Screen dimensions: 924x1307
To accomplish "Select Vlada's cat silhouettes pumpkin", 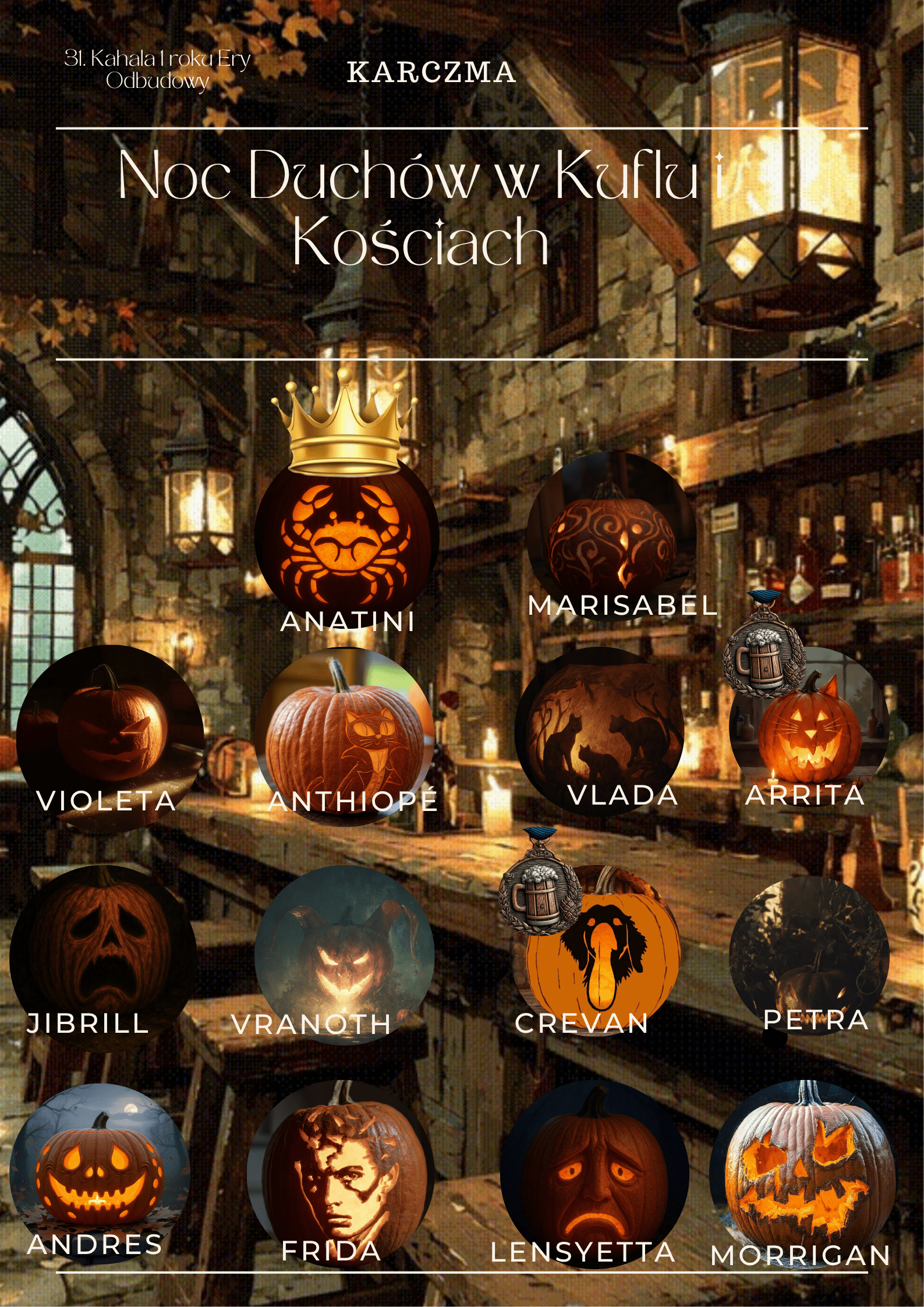I will coord(600,729).
